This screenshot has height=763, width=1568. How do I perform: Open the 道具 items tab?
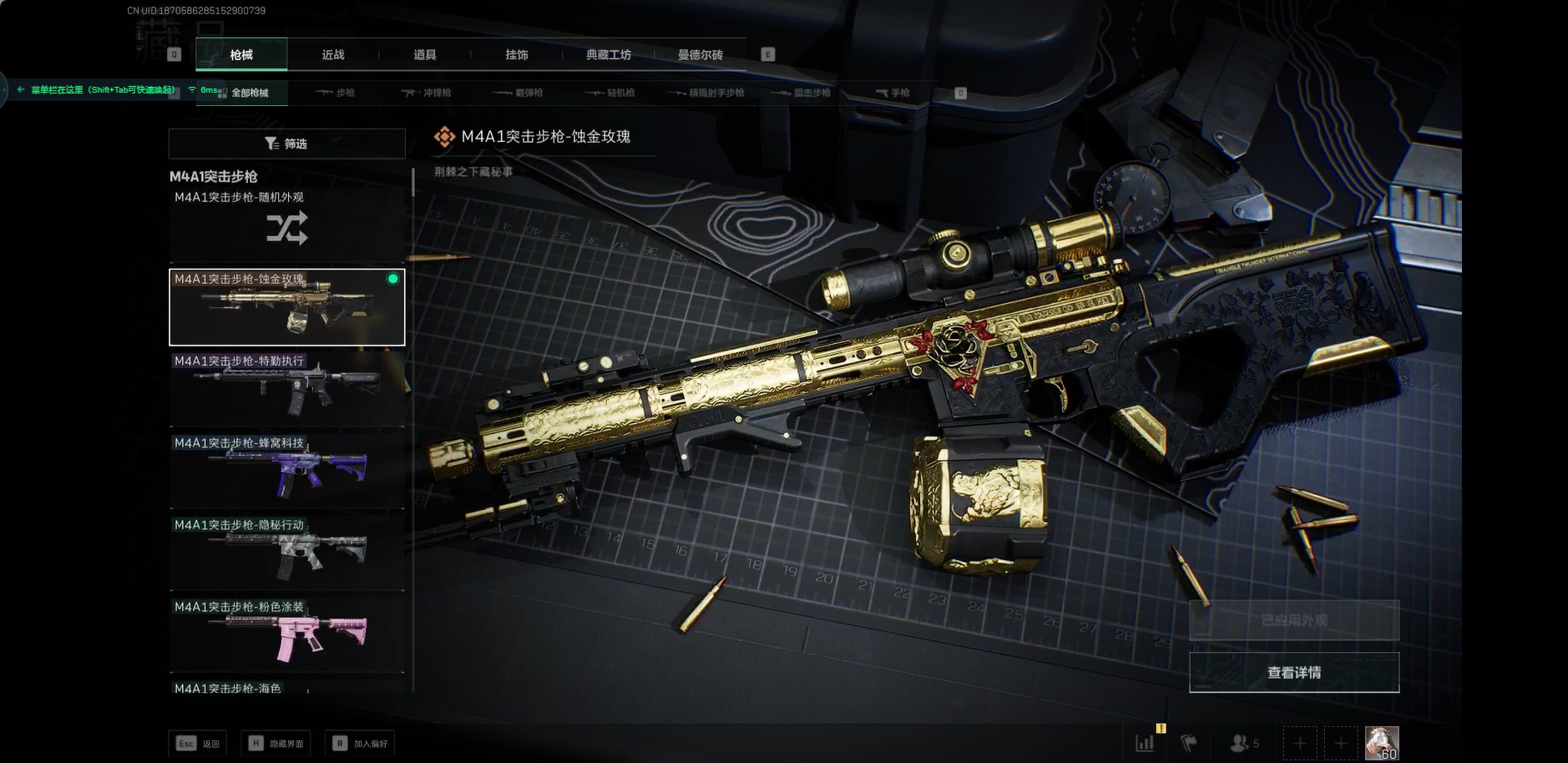tap(425, 55)
